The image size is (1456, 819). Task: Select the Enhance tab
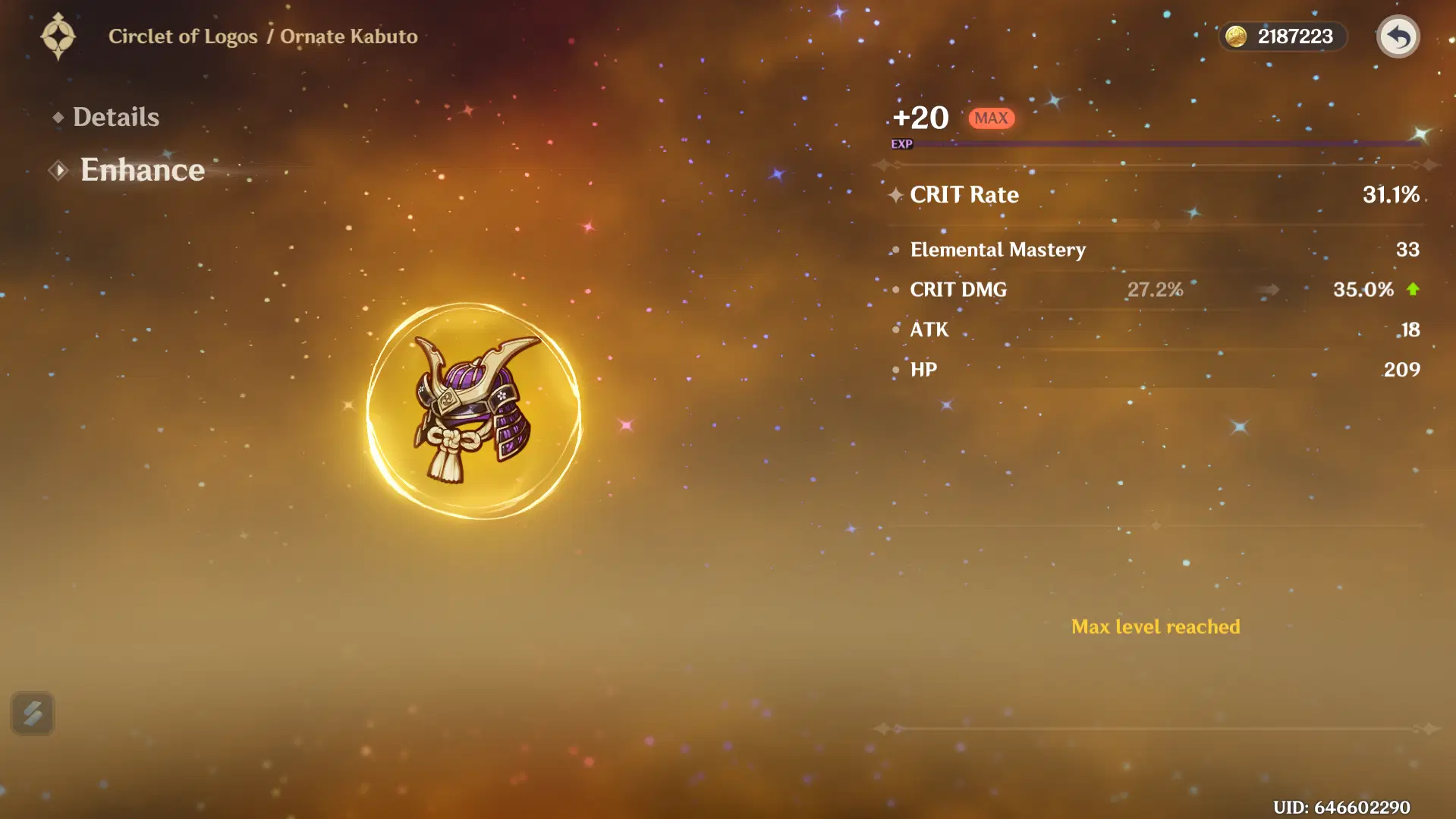click(143, 169)
